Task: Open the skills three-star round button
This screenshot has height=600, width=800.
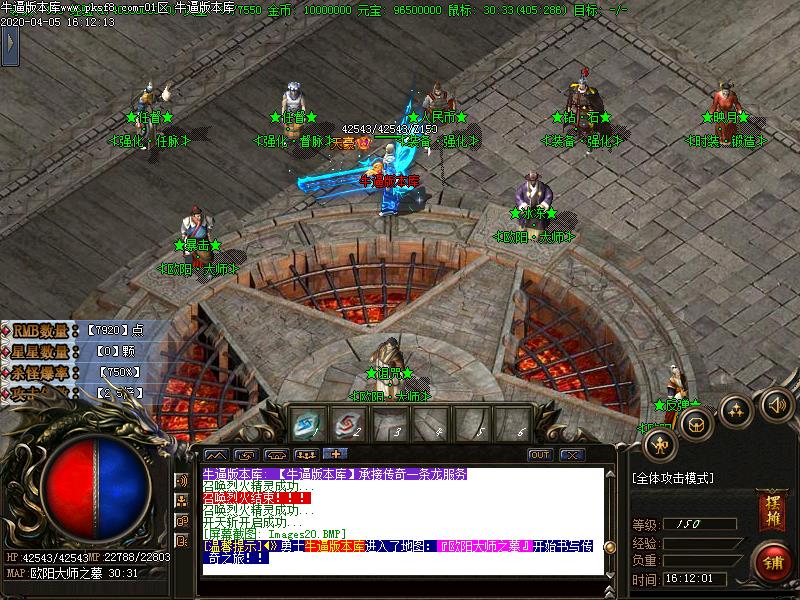Action: (x=737, y=409)
